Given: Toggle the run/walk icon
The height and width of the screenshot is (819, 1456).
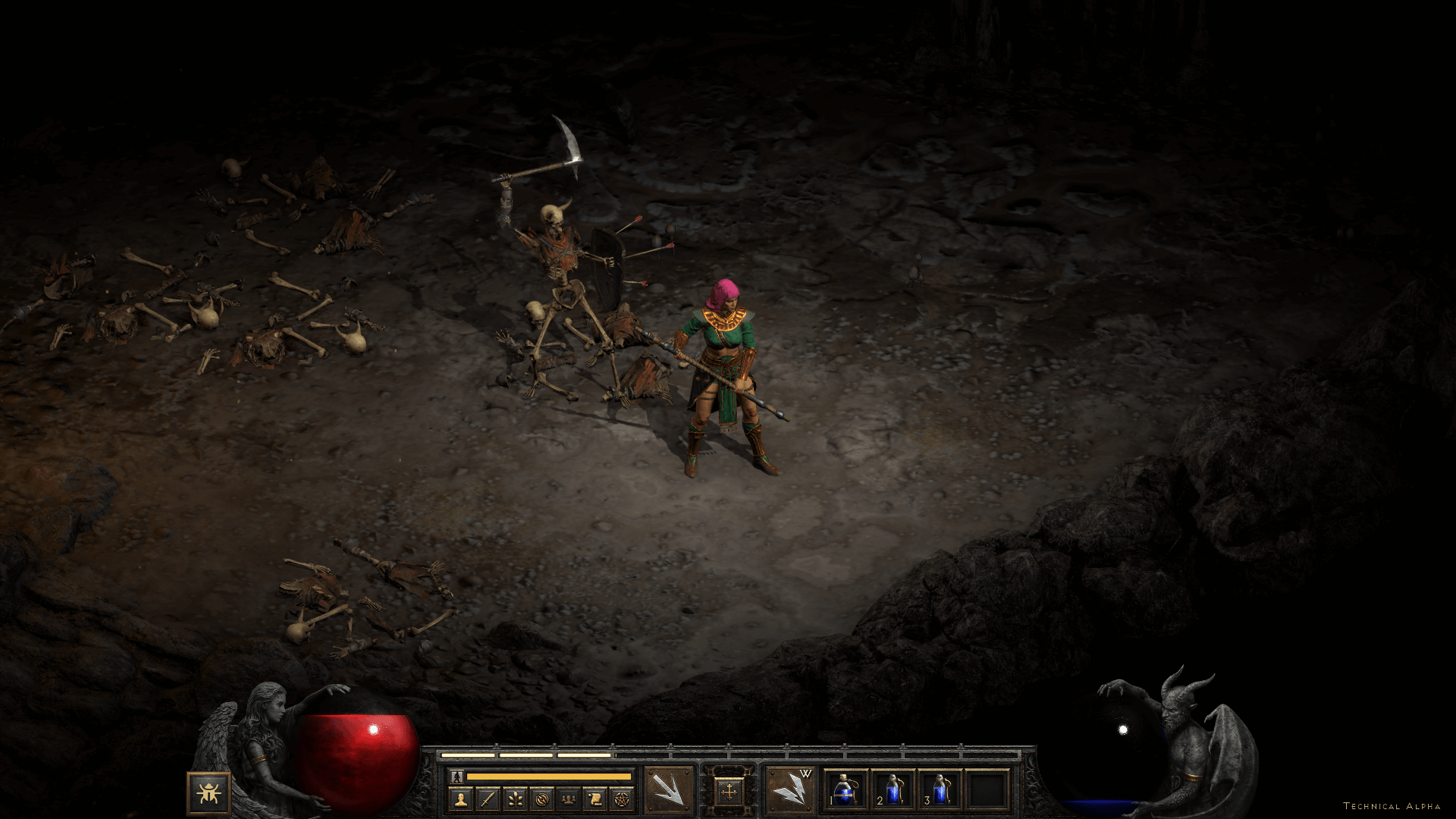Looking at the screenshot, I should coord(457,777).
